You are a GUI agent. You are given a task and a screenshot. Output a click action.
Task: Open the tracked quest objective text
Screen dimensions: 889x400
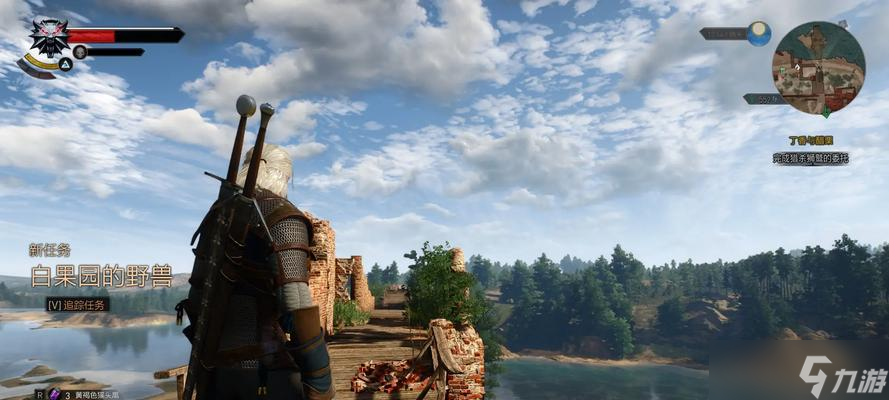pos(810,158)
